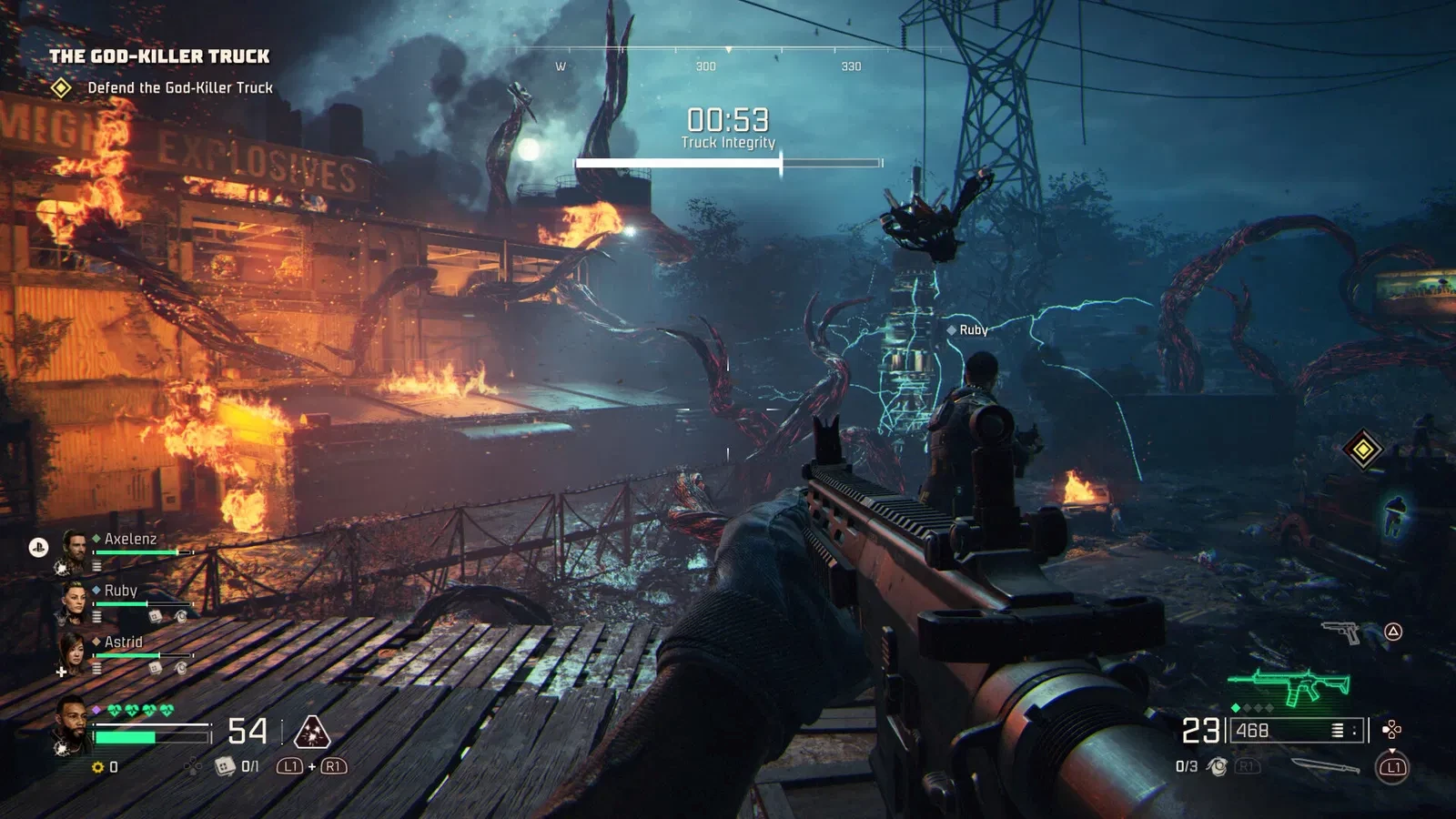
Task: Activate the hexagonal explosive ability icon
Action: point(312,731)
